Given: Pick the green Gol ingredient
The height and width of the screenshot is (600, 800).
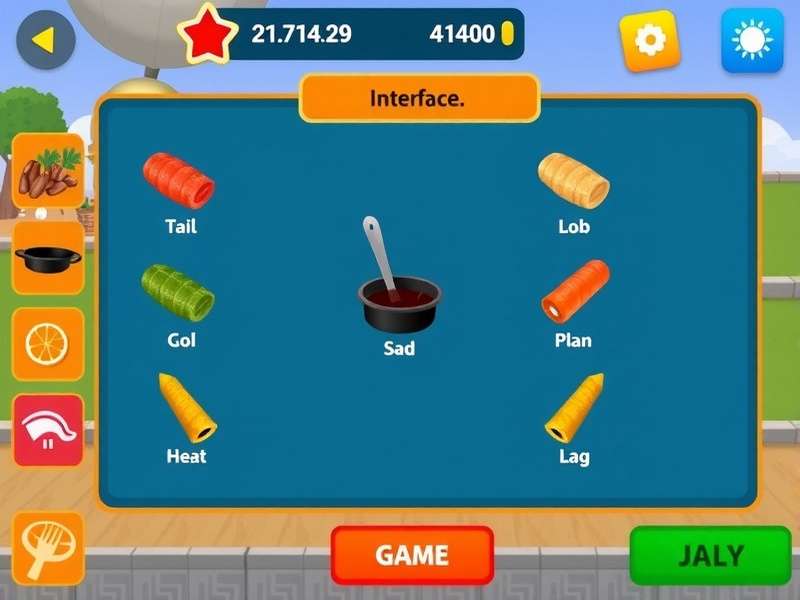Looking at the screenshot, I should point(178,292).
